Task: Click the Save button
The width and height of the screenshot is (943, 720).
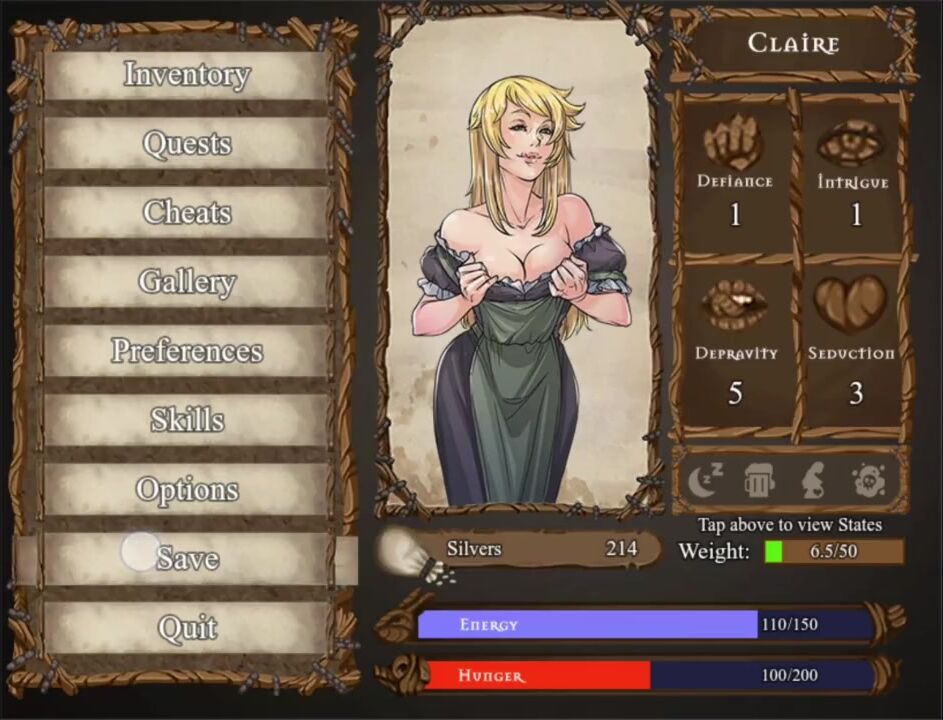Action: [x=186, y=559]
